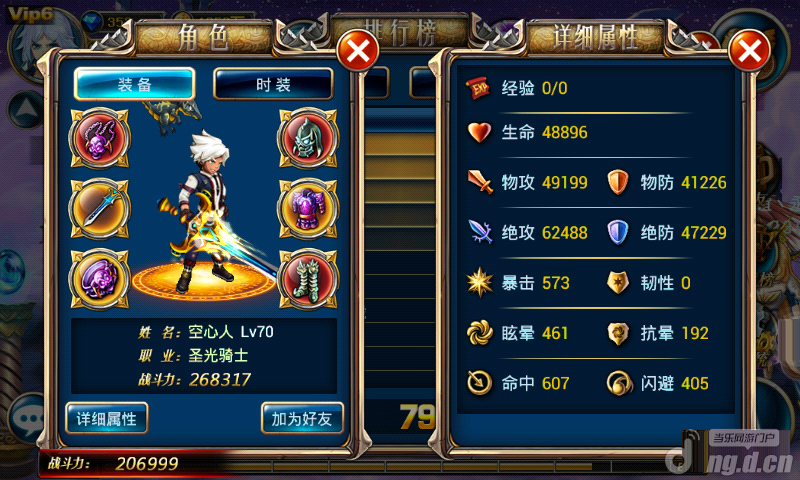Close the 详细属性 detailed stats panel
Image resolution: width=800 pixels, height=480 pixels.
point(750,50)
